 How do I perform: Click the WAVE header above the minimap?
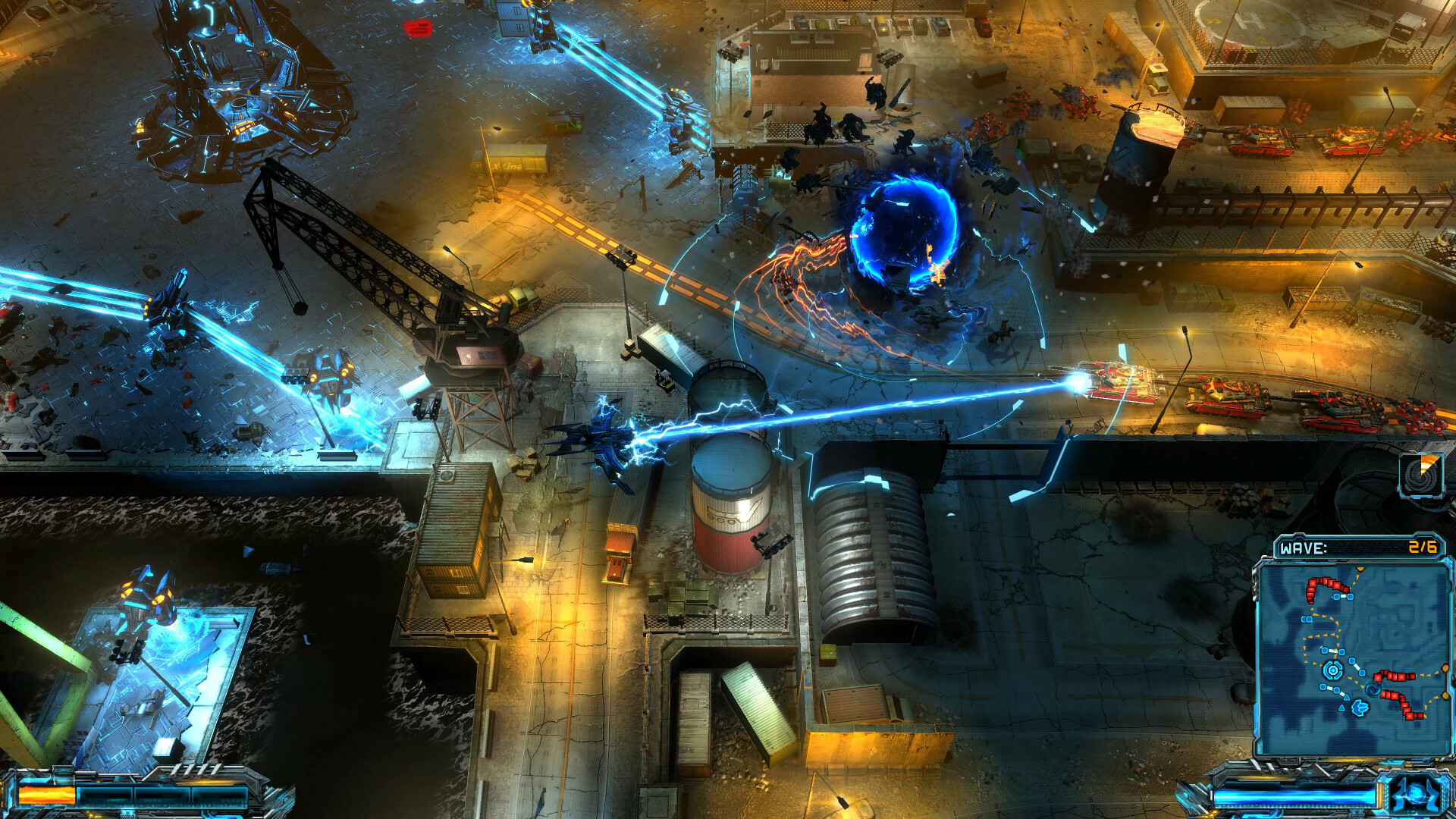(x=1304, y=547)
